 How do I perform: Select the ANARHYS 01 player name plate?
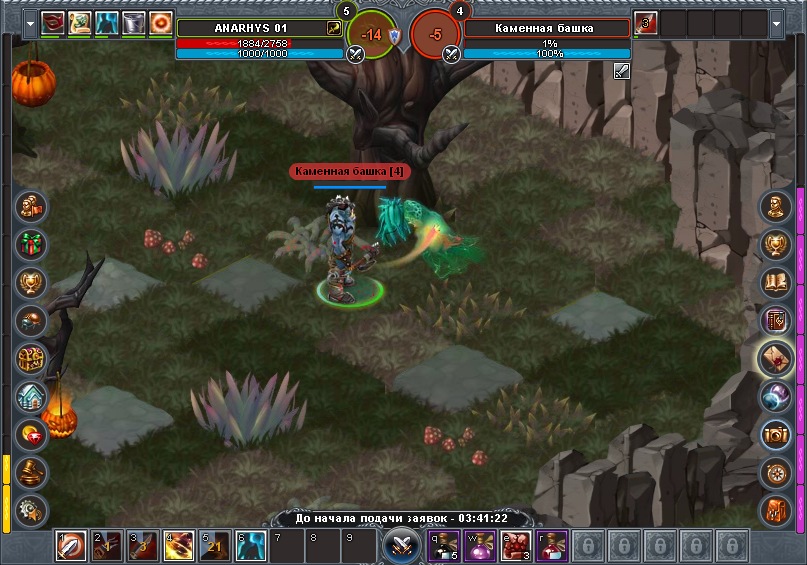(258, 28)
